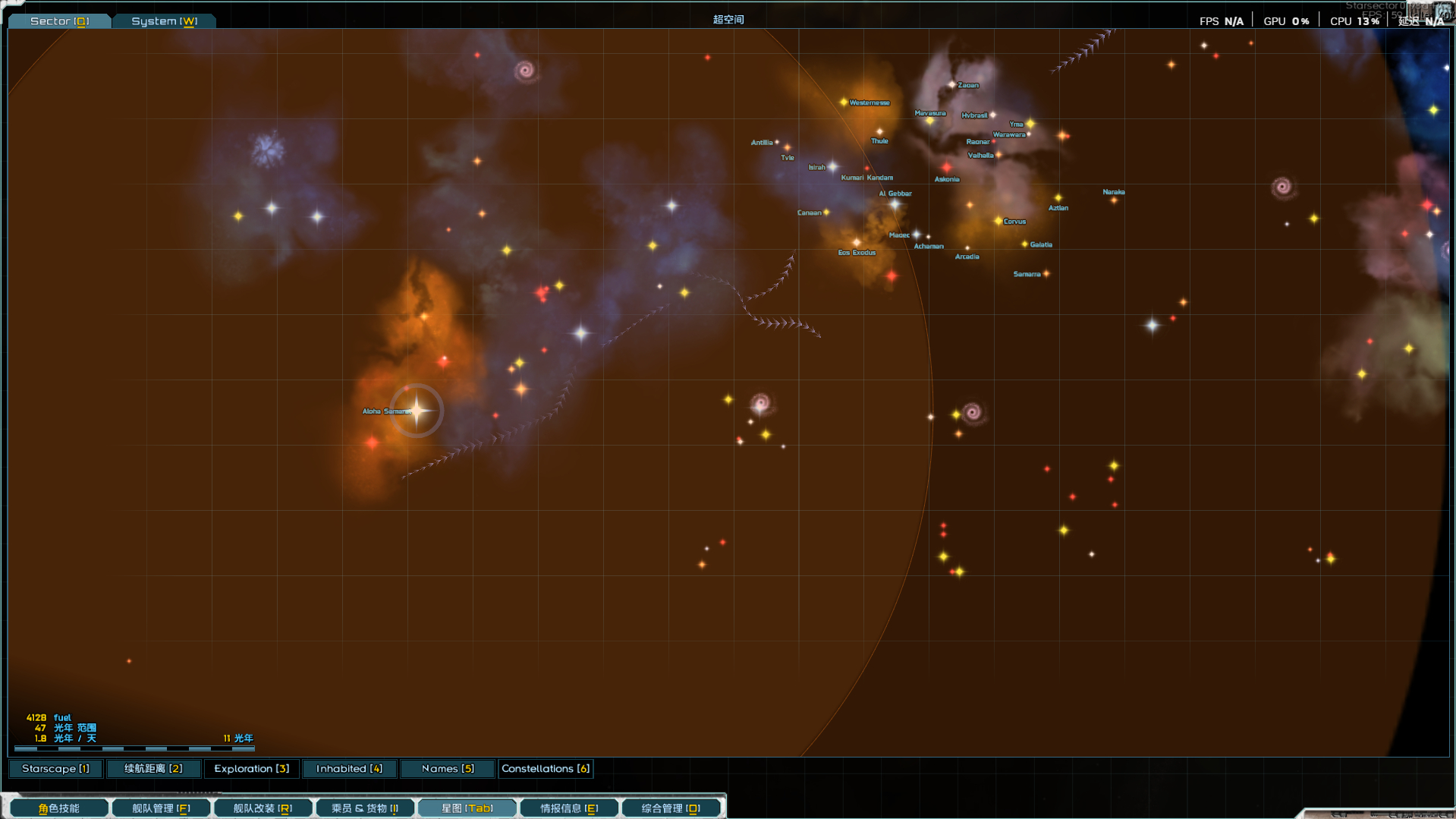Image resolution: width=1456 pixels, height=819 pixels.
Task: Select the Askonia star system marker
Action: [x=946, y=168]
